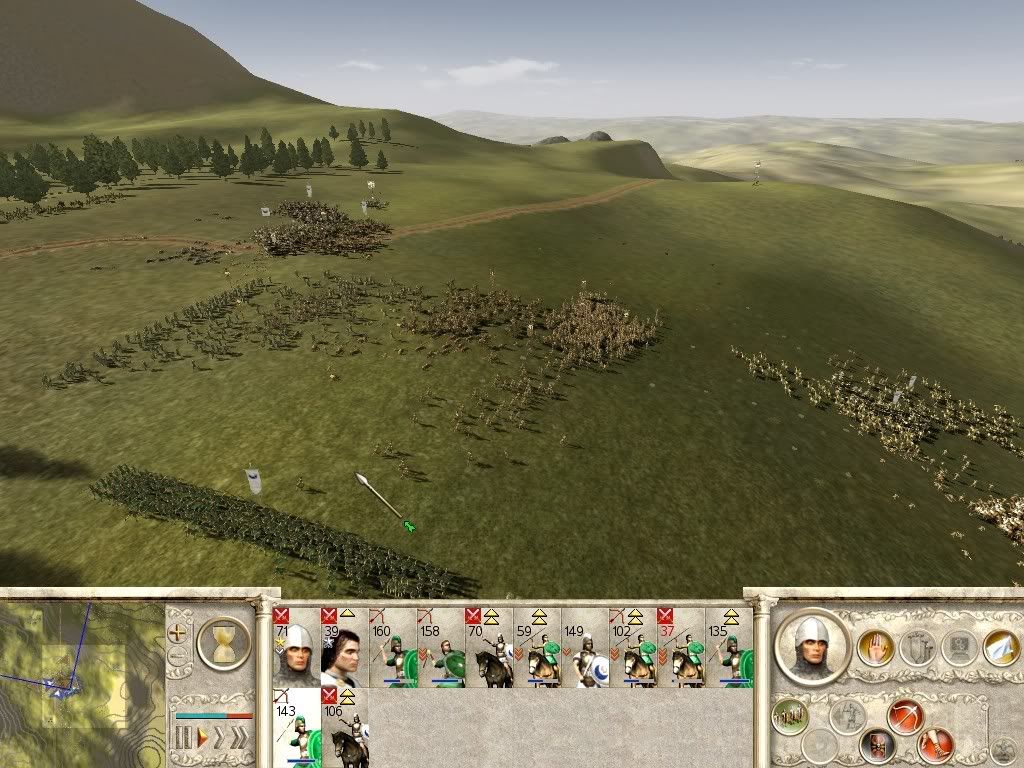Select the 37-man cavalry unit card
1024x768 pixels.
click(x=680, y=648)
